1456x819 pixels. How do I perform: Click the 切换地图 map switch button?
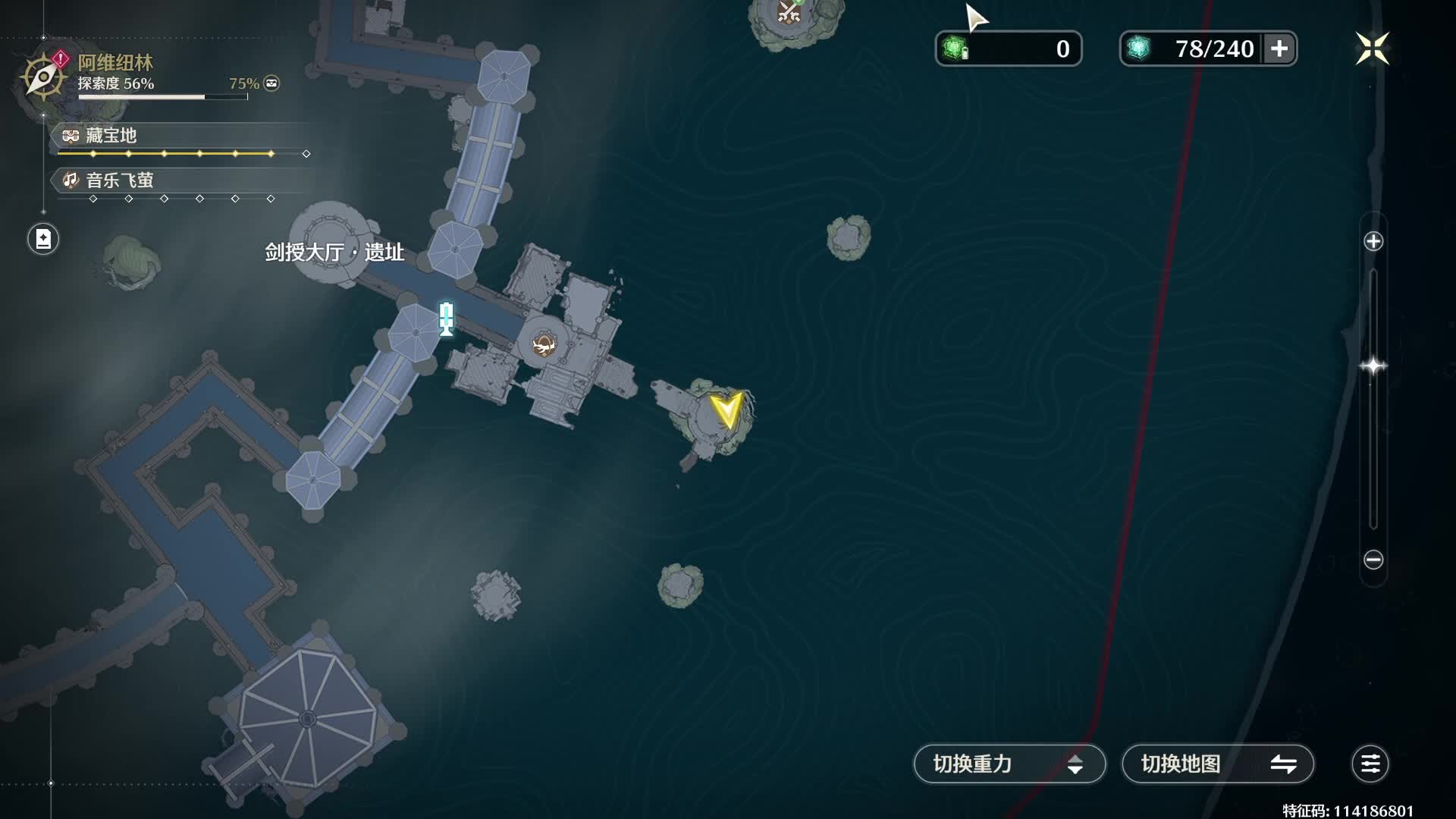pos(1217,764)
